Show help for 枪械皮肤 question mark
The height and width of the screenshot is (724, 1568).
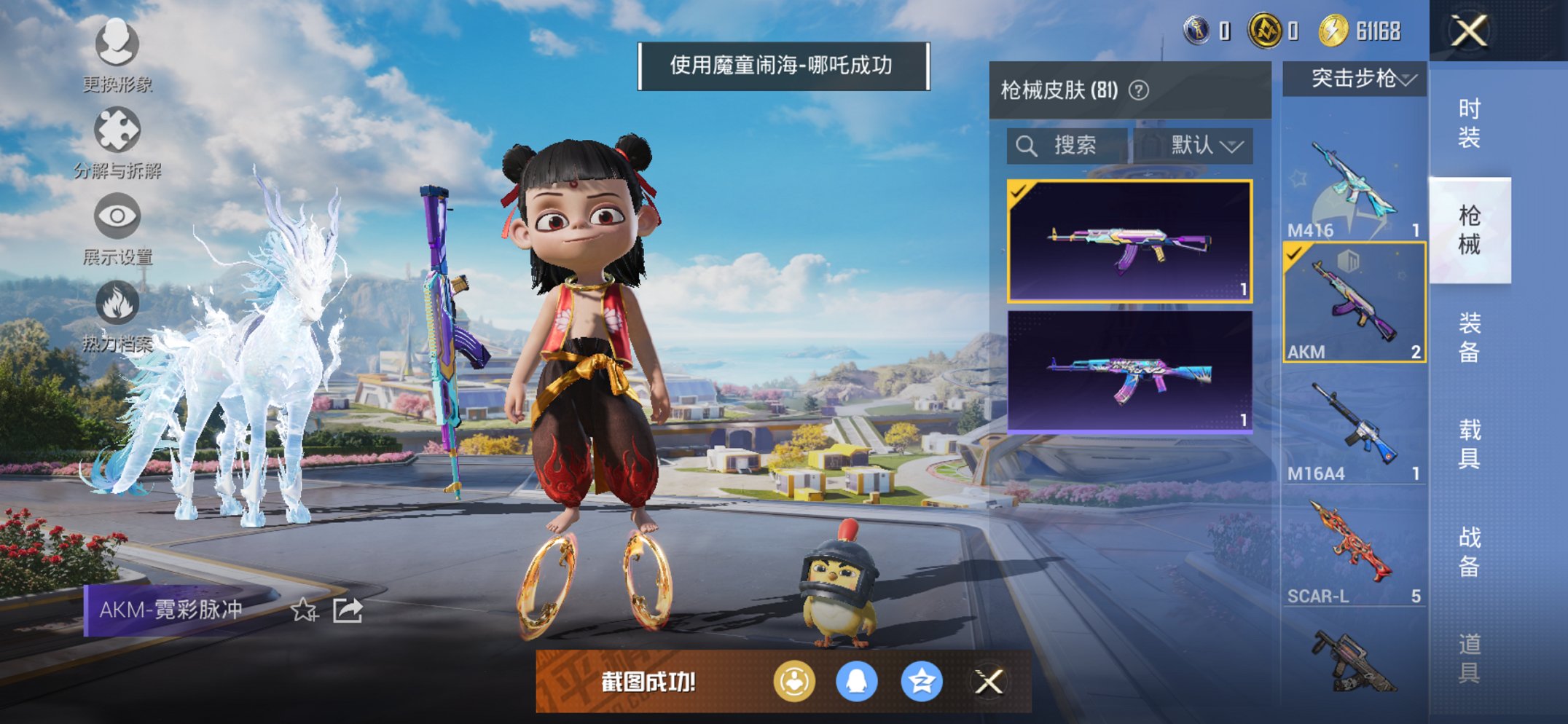1139,90
